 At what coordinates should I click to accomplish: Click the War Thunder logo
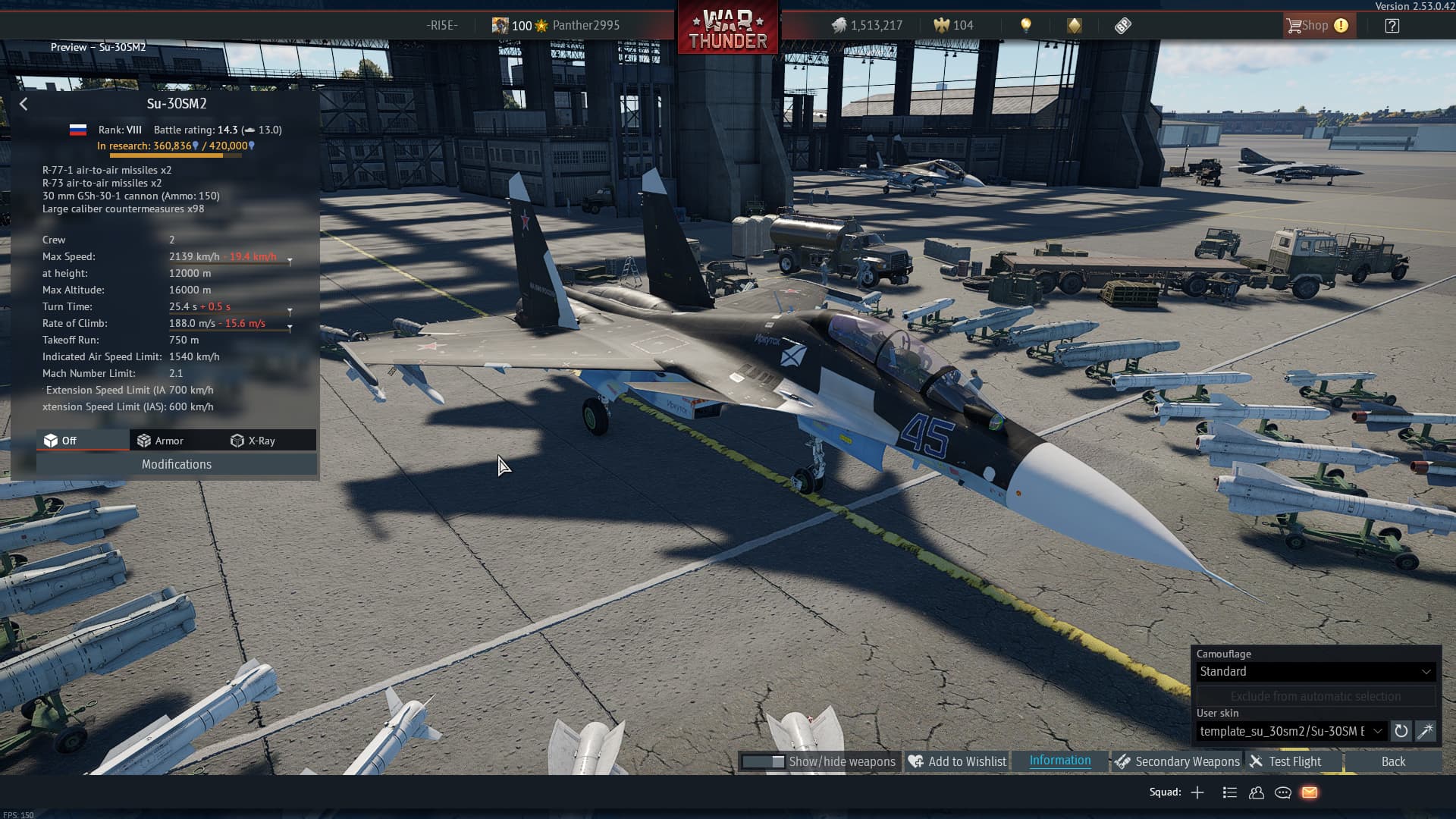coord(727,30)
